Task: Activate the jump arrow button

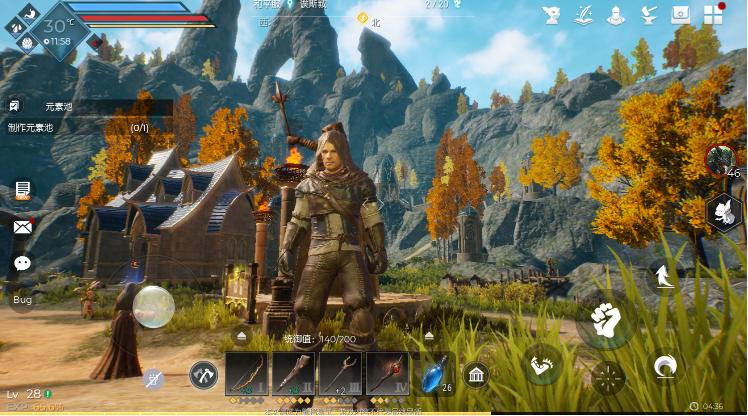Action: click(662, 274)
